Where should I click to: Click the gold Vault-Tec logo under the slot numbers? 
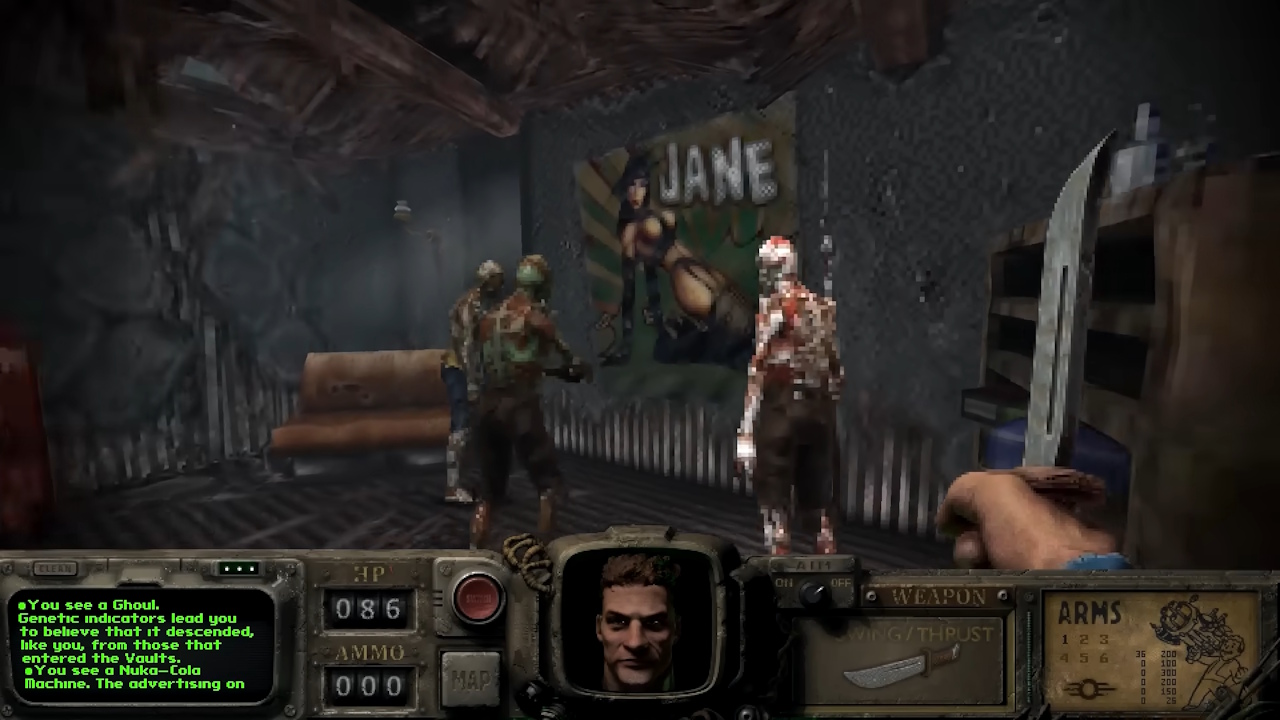pos(1089,687)
